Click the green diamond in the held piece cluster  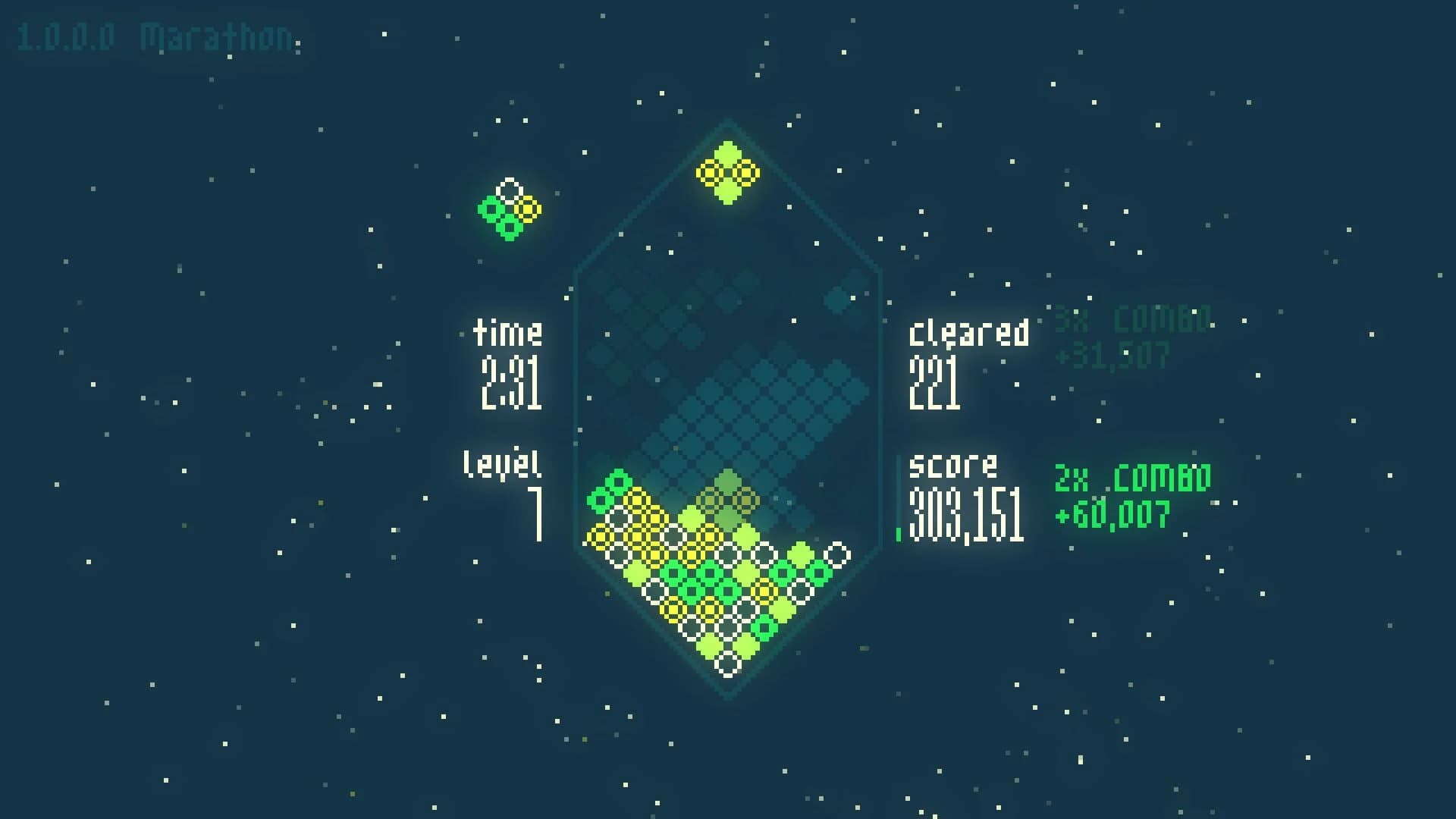pyautogui.click(x=491, y=209)
